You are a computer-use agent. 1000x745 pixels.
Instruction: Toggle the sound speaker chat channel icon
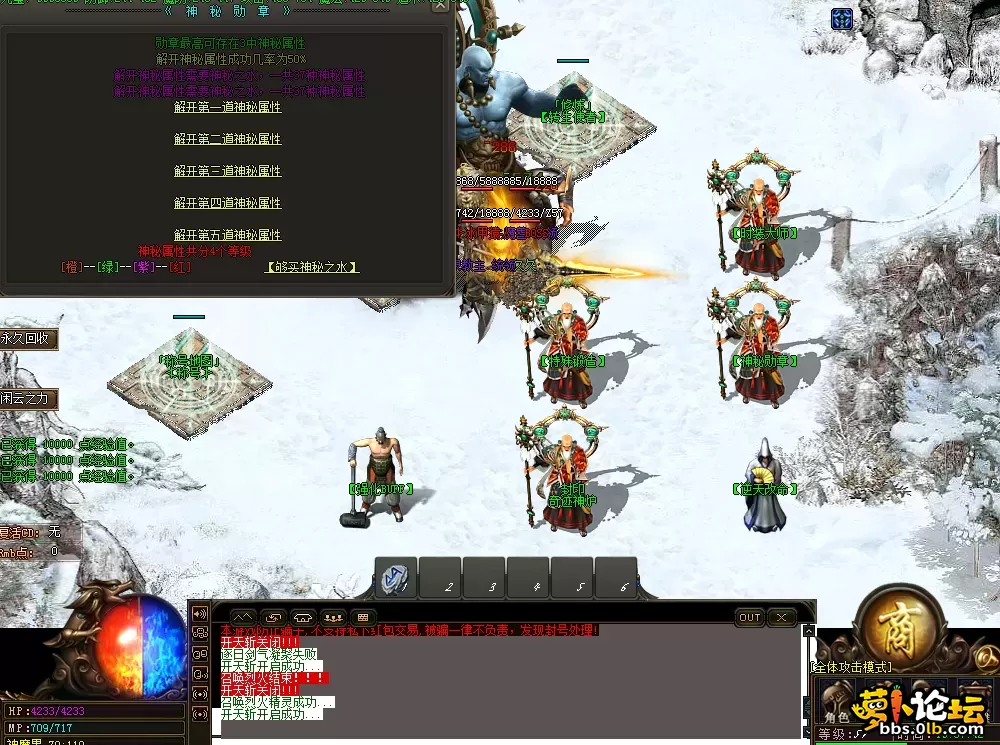click(x=199, y=613)
